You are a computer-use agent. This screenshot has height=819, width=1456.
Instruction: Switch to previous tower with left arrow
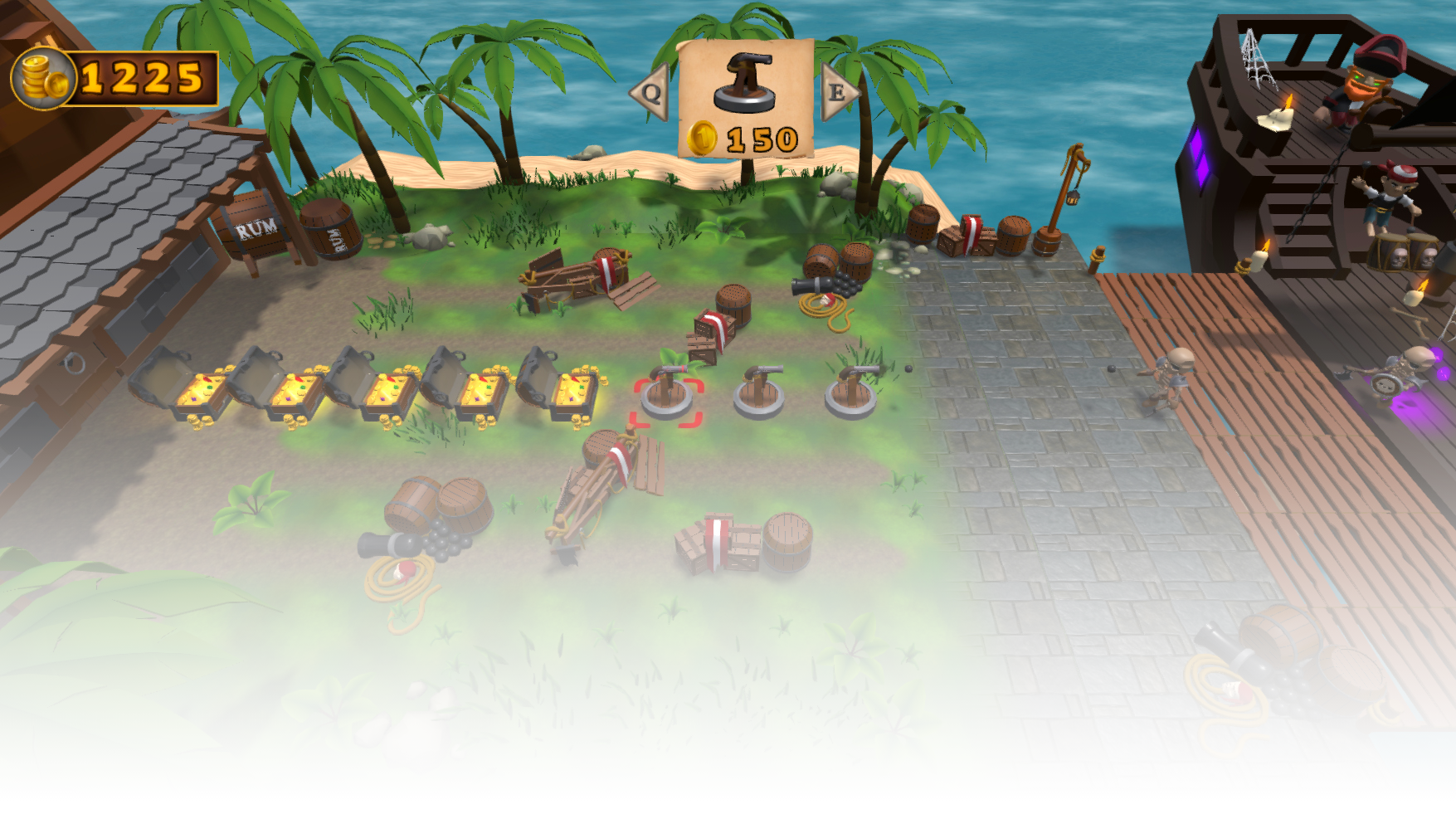[x=650, y=93]
